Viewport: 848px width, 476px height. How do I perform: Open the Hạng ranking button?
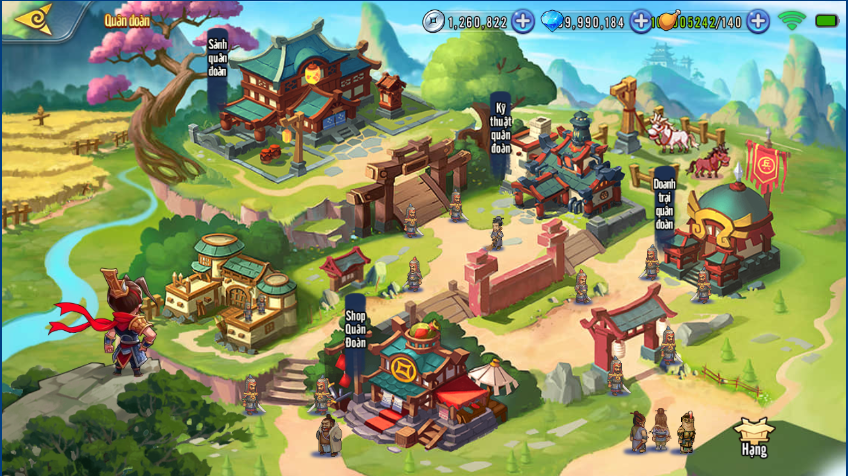pos(754,437)
